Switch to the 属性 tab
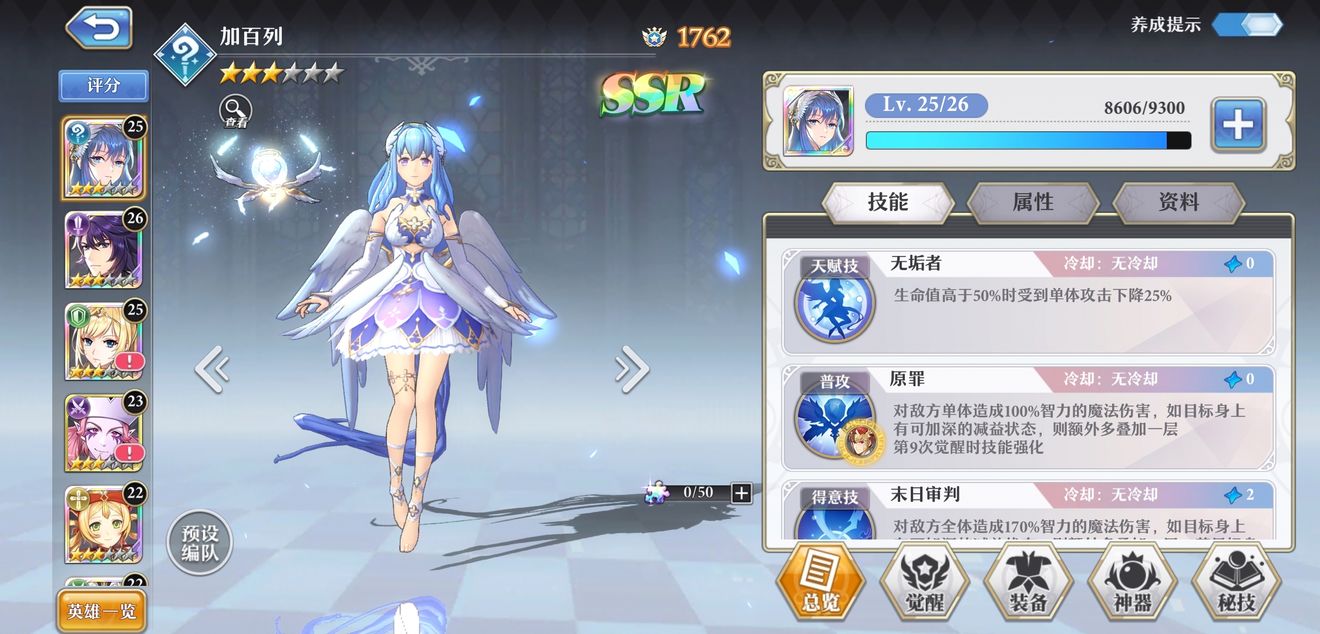Screen dimensions: 1320x634 click(1033, 202)
